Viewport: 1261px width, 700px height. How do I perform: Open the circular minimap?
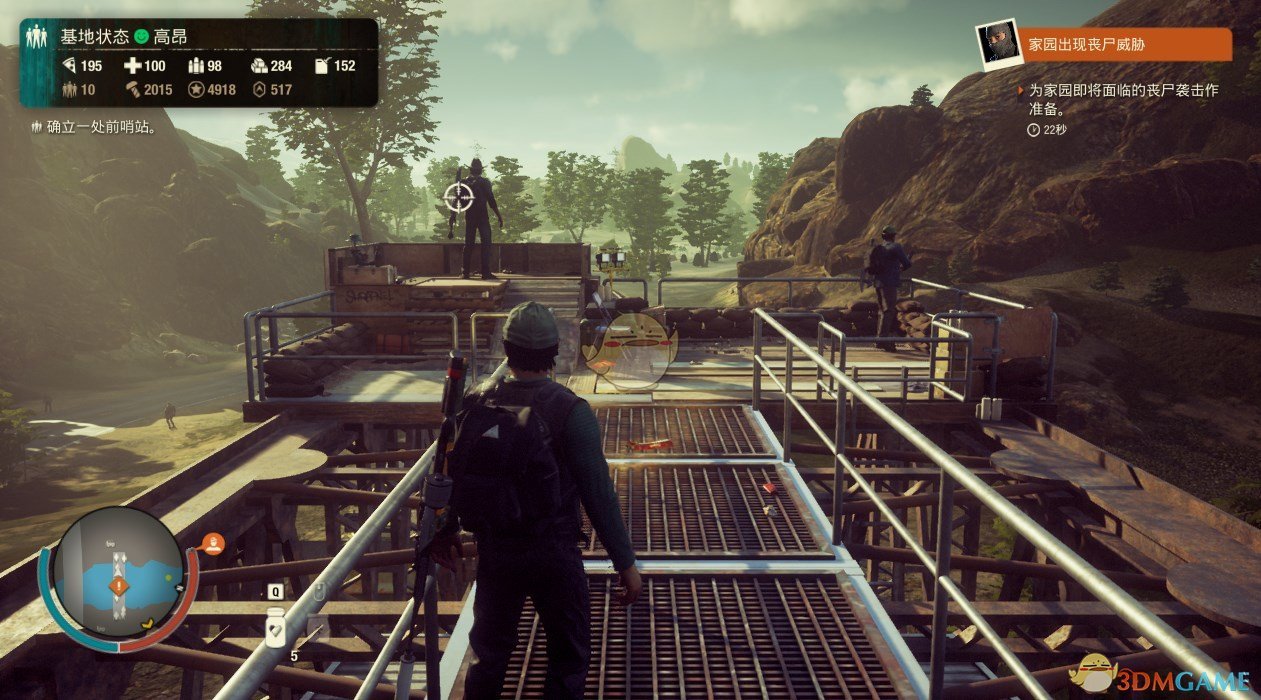click(118, 573)
